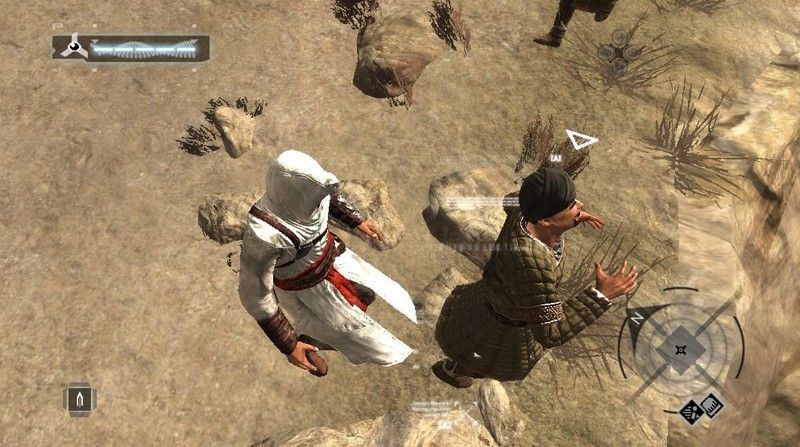Select the fist diamond icon

pos(713,403)
